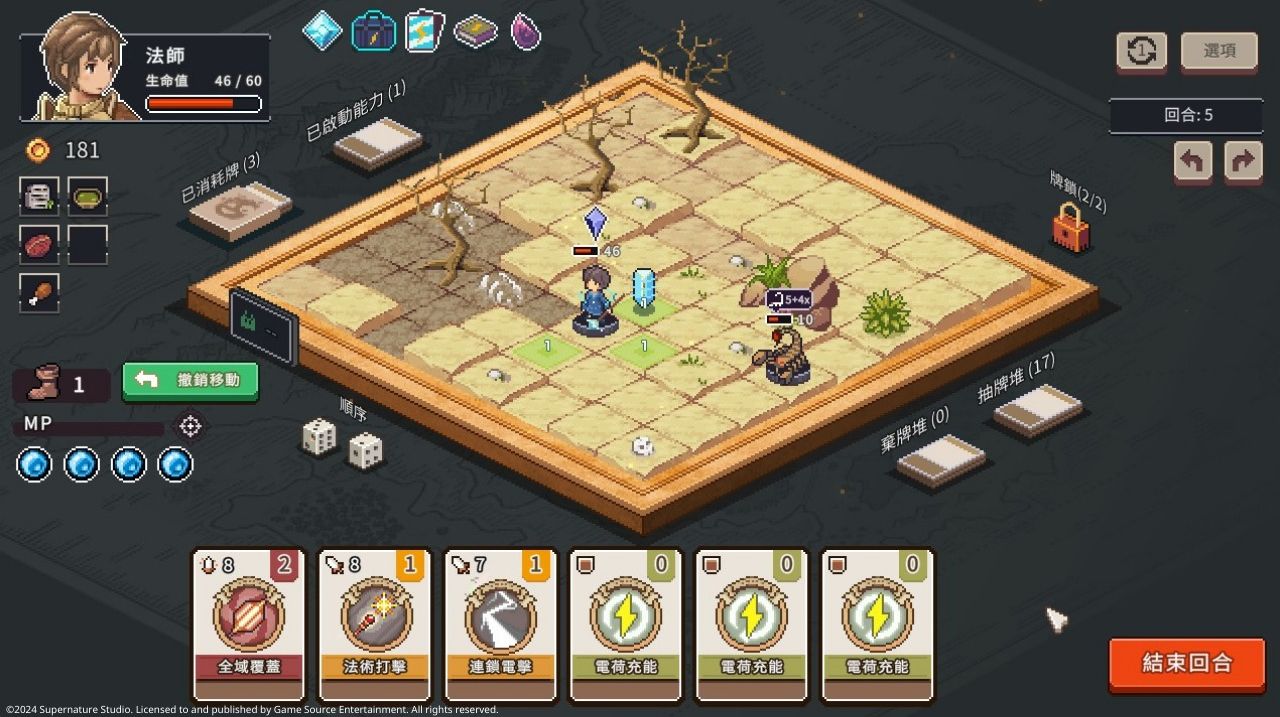The width and height of the screenshot is (1280, 717).
Task: Select the blue diamond crystal icon
Action: pyautogui.click(x=323, y=31)
